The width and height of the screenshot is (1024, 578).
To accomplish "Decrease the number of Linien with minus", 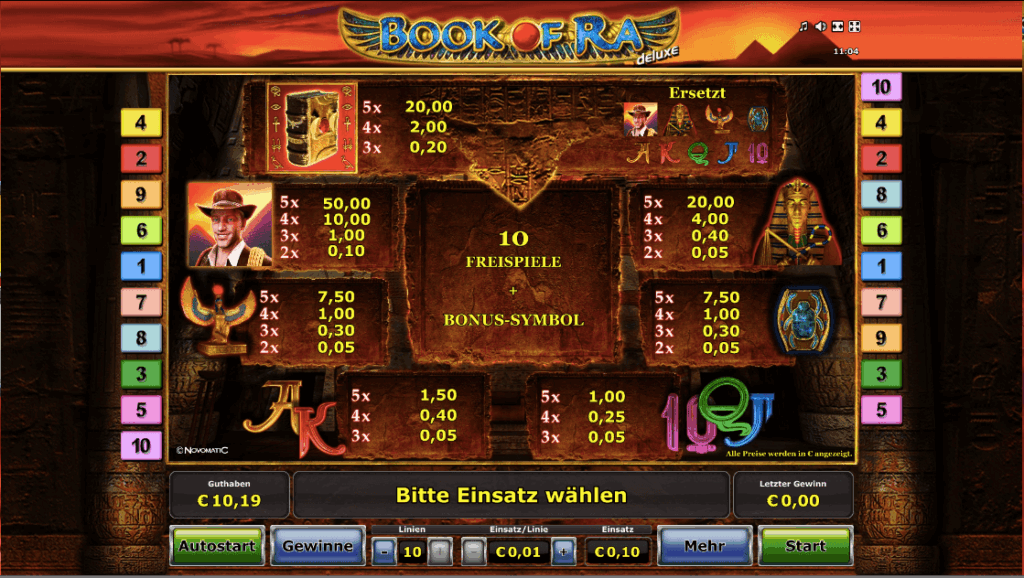I will 384,551.
